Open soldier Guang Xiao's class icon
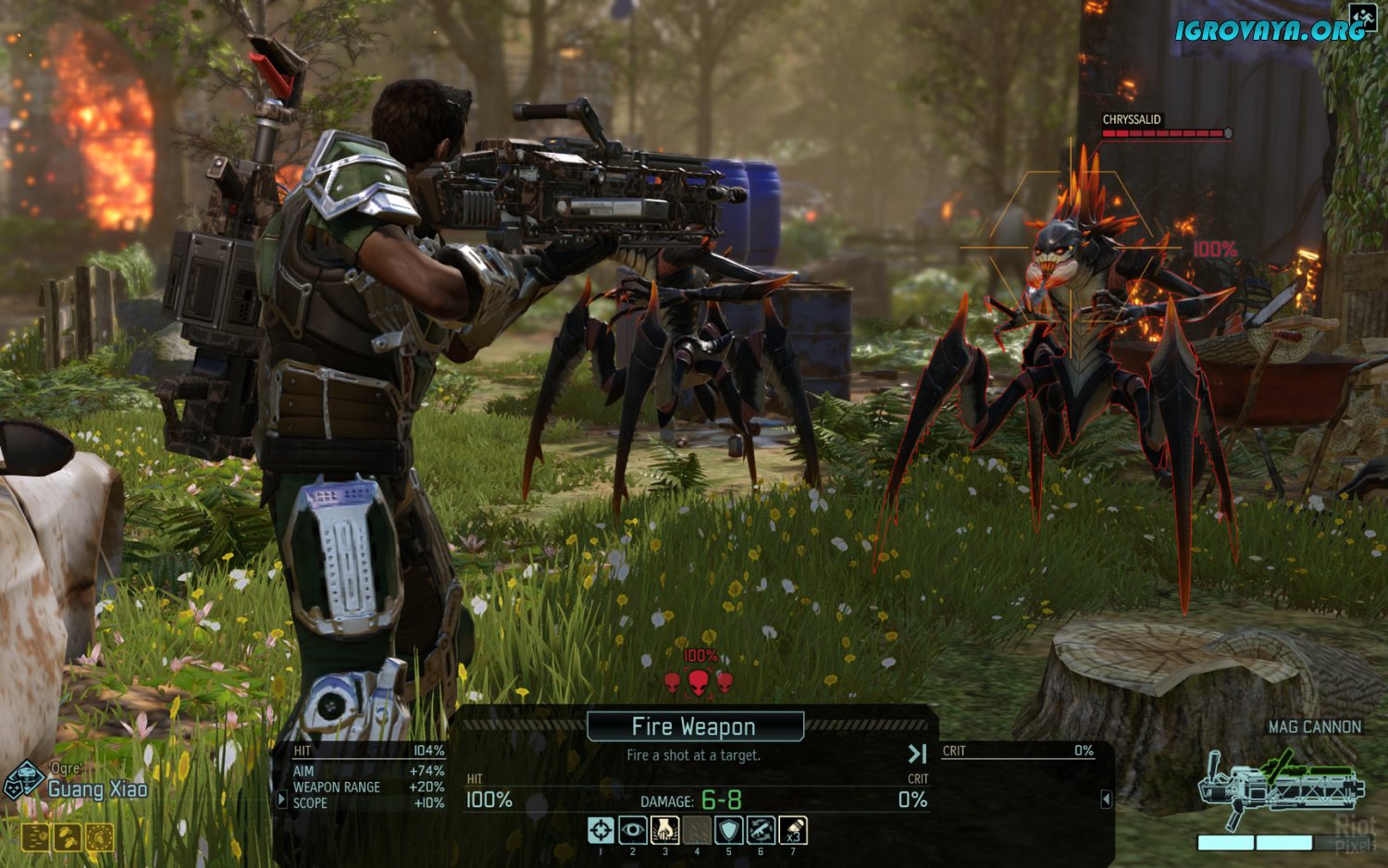This screenshot has width=1388, height=868. 23,782
